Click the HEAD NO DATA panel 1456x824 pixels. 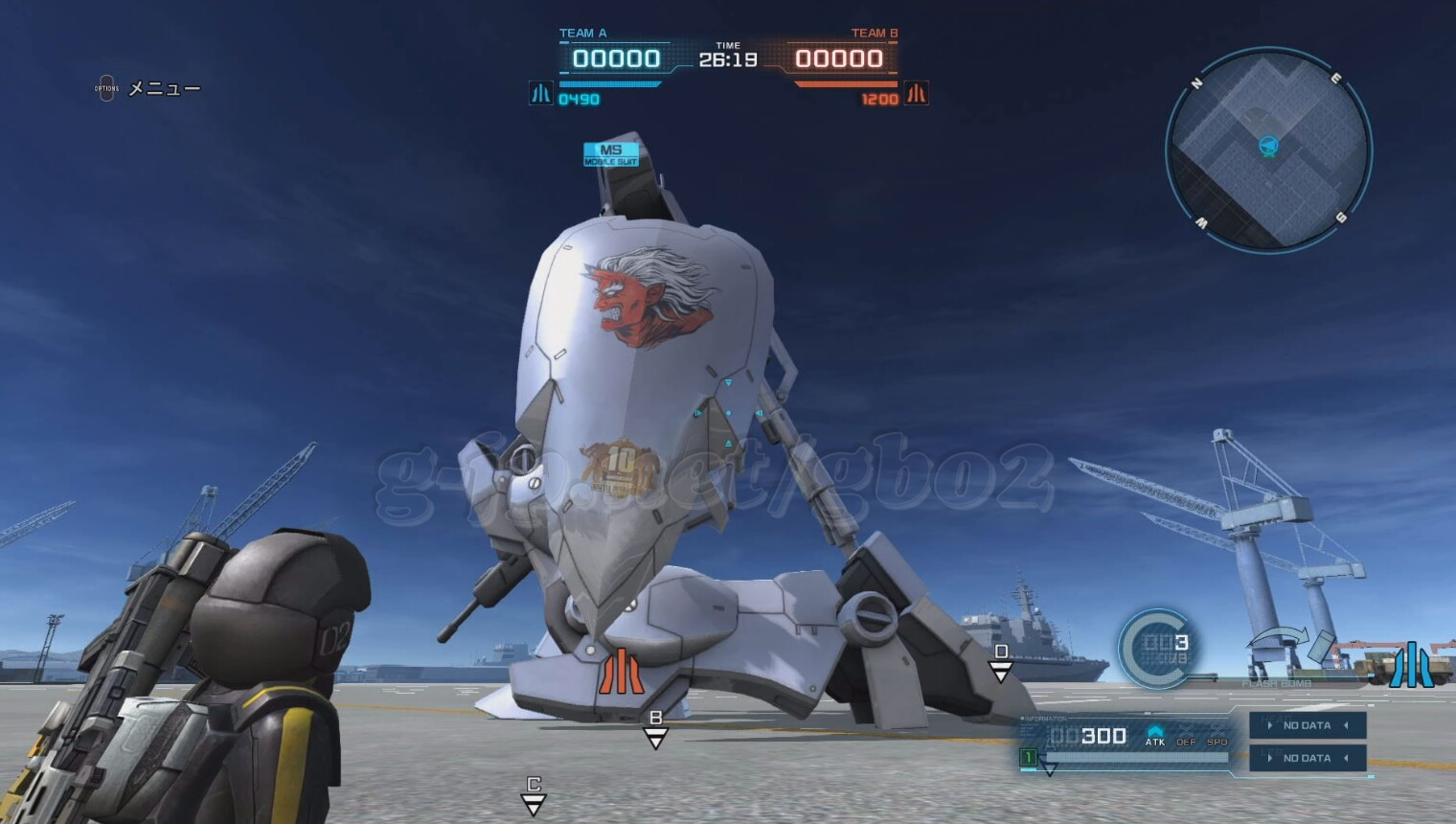[x=1307, y=725]
